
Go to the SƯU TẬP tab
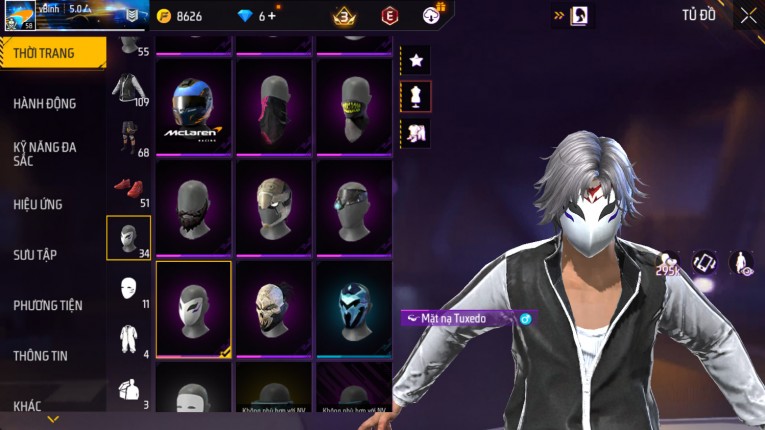click(x=35, y=255)
